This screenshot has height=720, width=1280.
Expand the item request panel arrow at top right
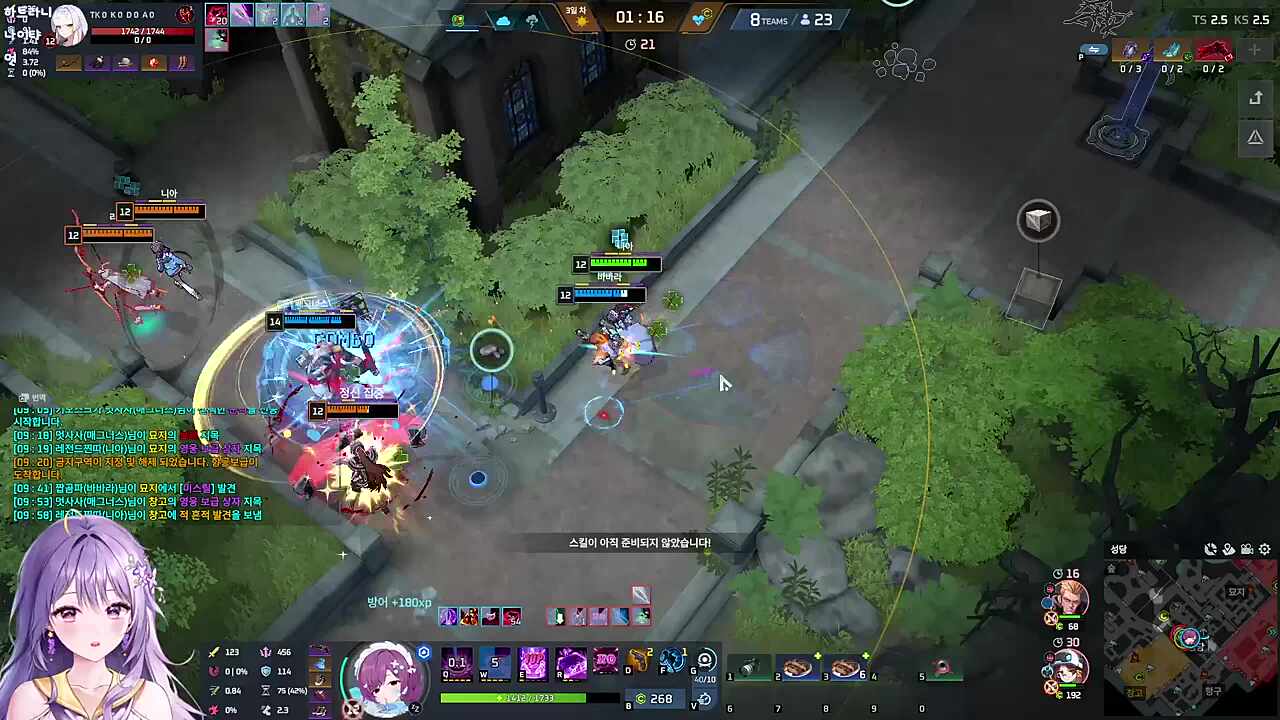click(x=1255, y=97)
